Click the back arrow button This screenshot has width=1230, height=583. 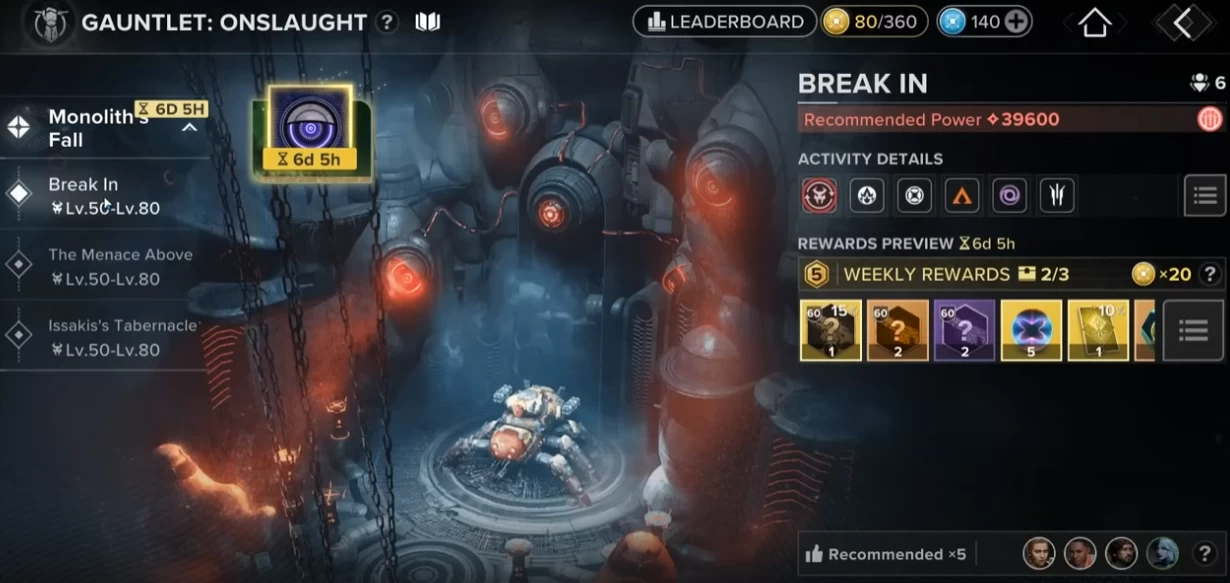tap(1183, 23)
